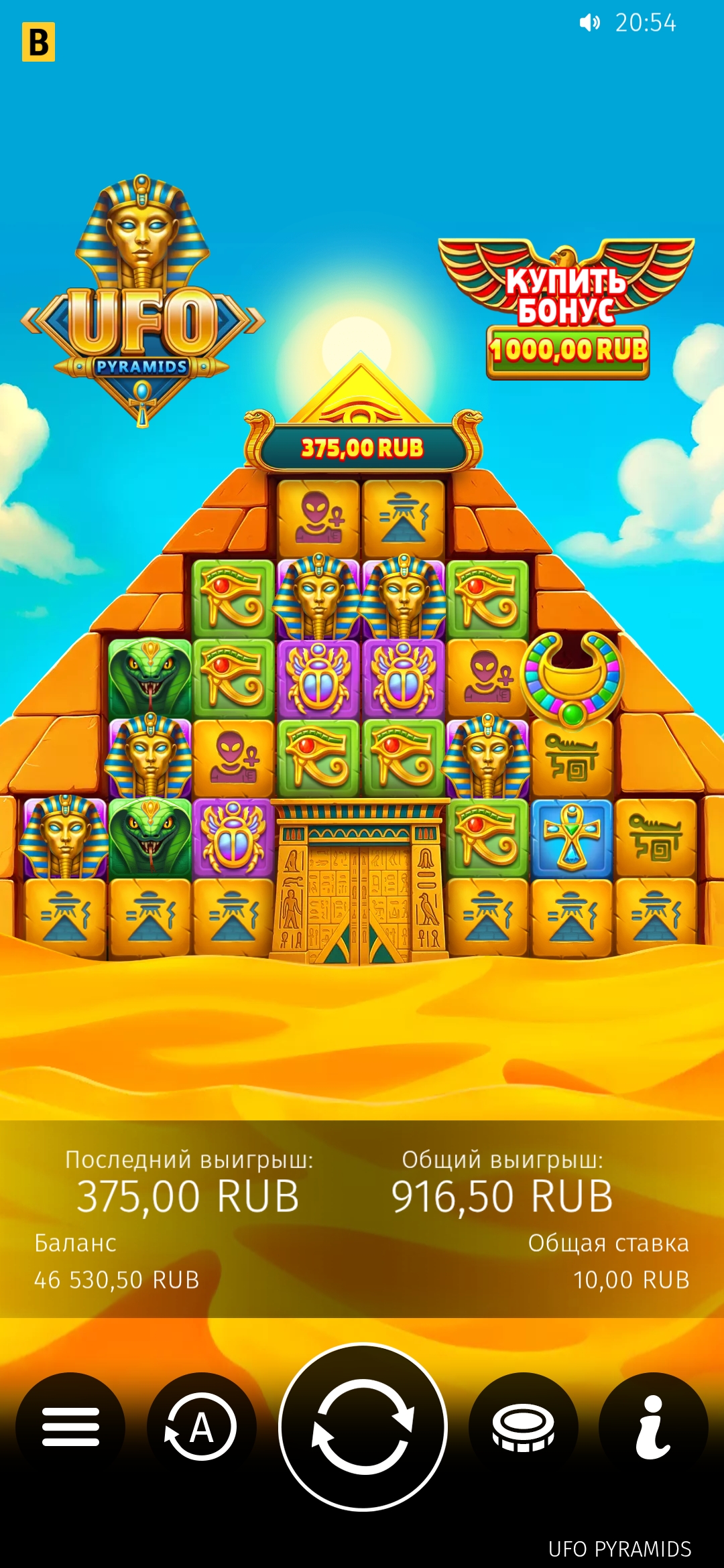Toggle the sound speaker icon
The width and height of the screenshot is (724, 1568).
(x=589, y=23)
